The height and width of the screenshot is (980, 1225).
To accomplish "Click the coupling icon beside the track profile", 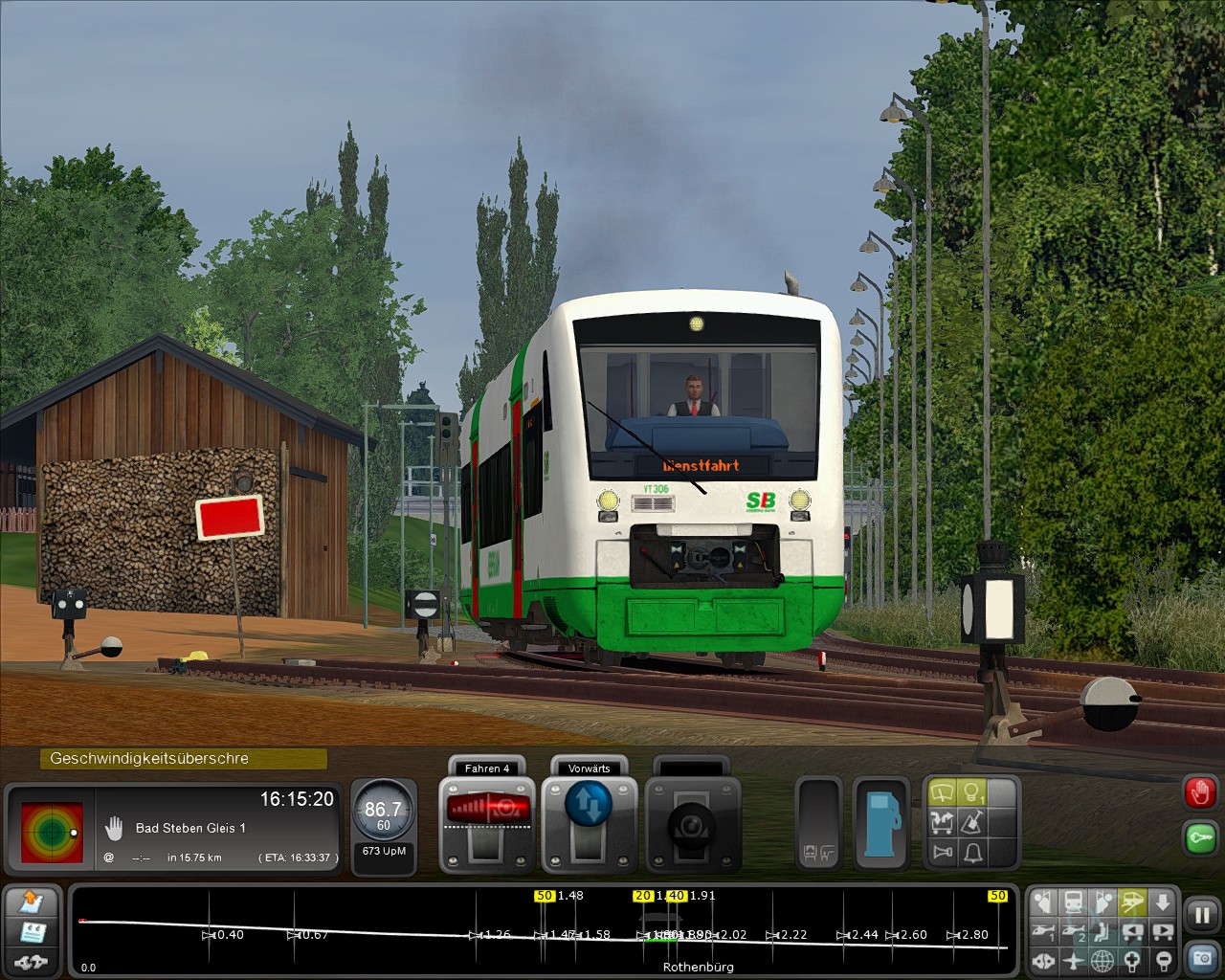I will pyautogui.click(x=33, y=961).
